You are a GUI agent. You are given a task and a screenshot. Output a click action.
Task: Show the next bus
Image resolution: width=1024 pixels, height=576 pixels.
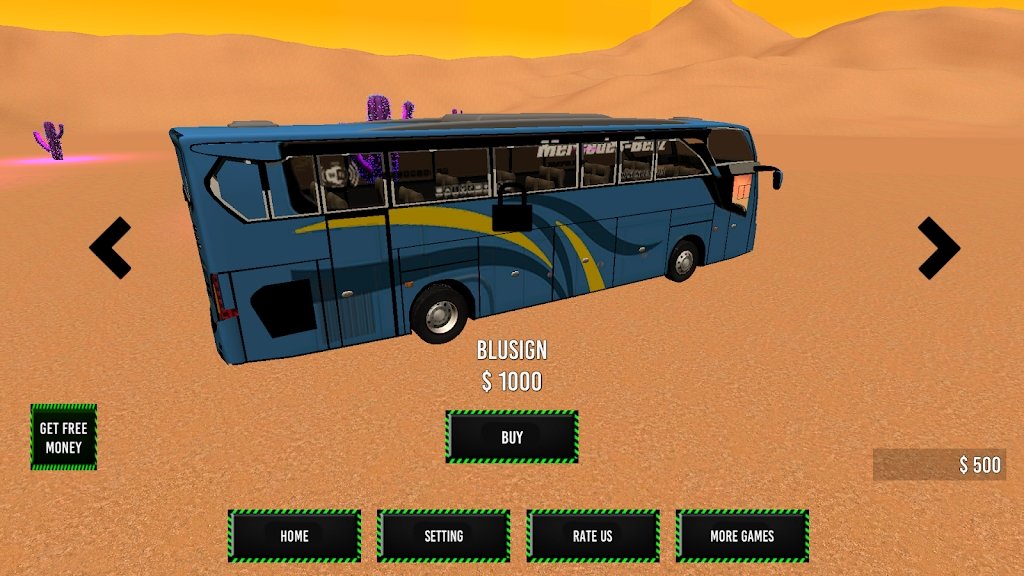938,247
